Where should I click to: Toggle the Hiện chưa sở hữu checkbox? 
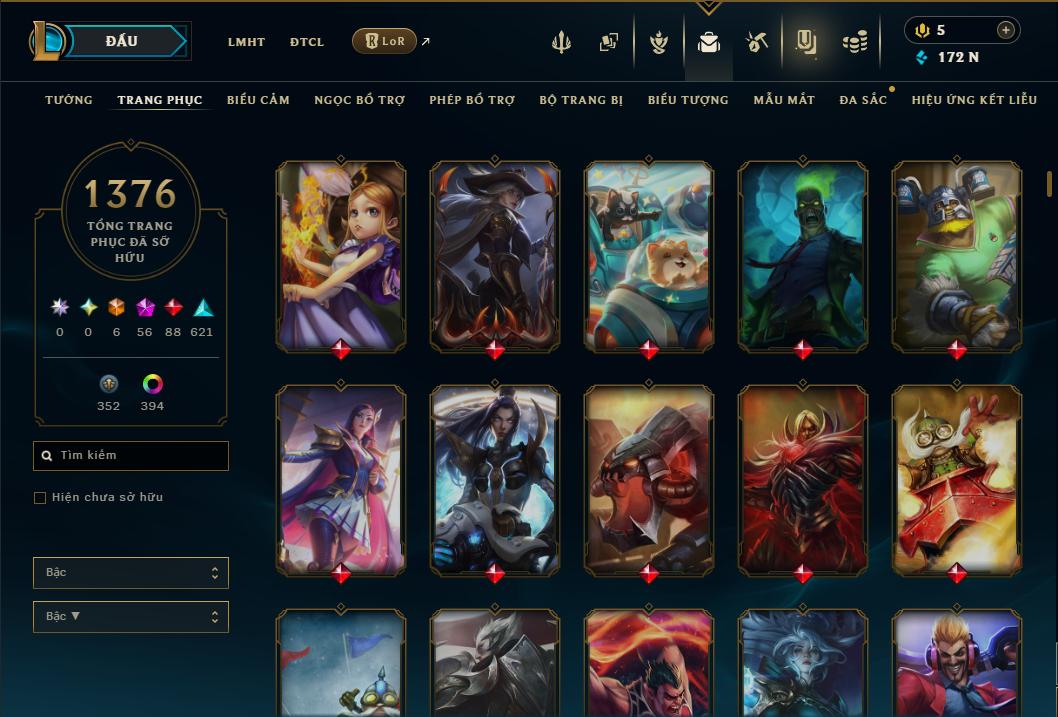click(x=40, y=498)
